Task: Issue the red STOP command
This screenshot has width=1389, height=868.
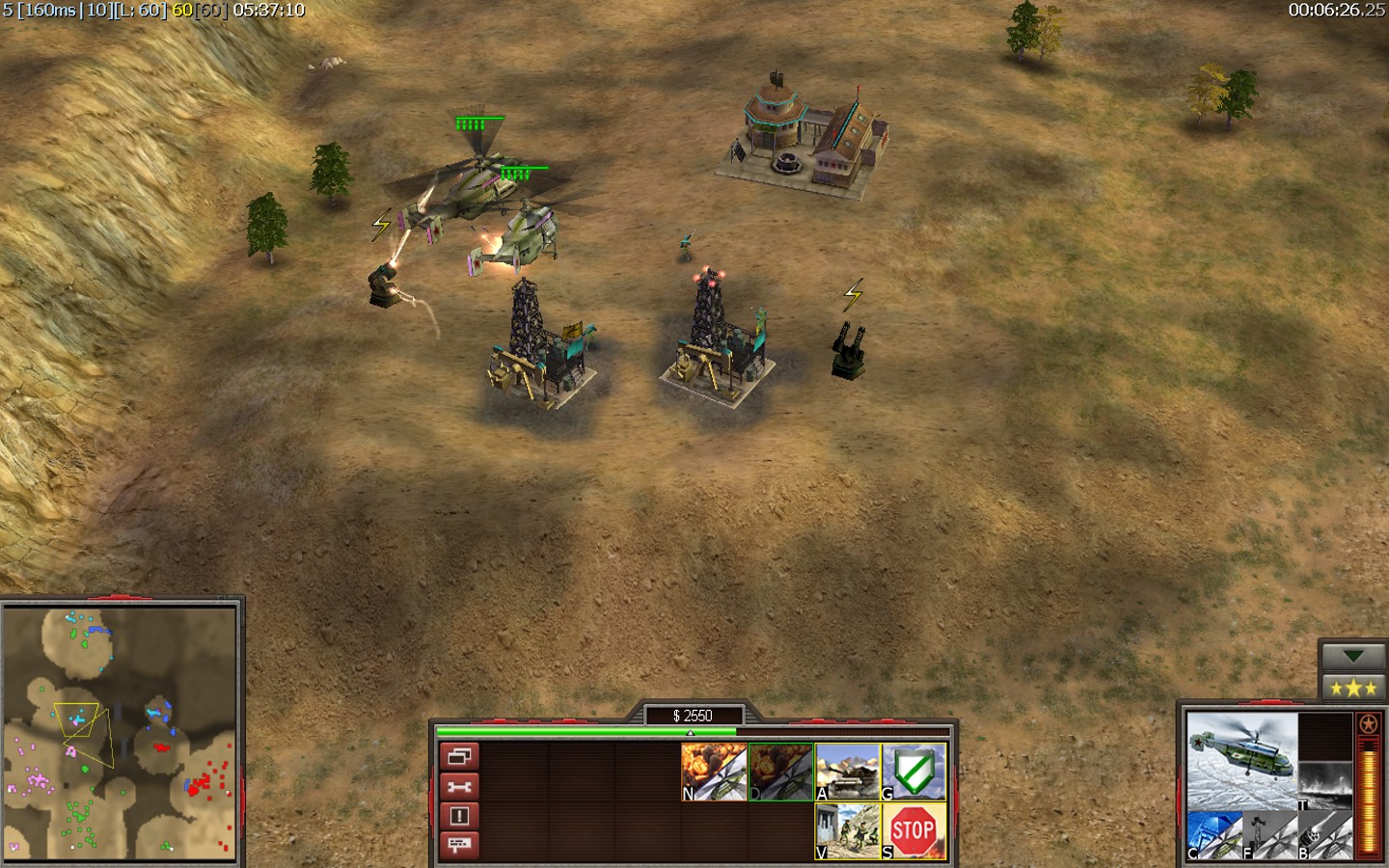Action: pos(913,830)
